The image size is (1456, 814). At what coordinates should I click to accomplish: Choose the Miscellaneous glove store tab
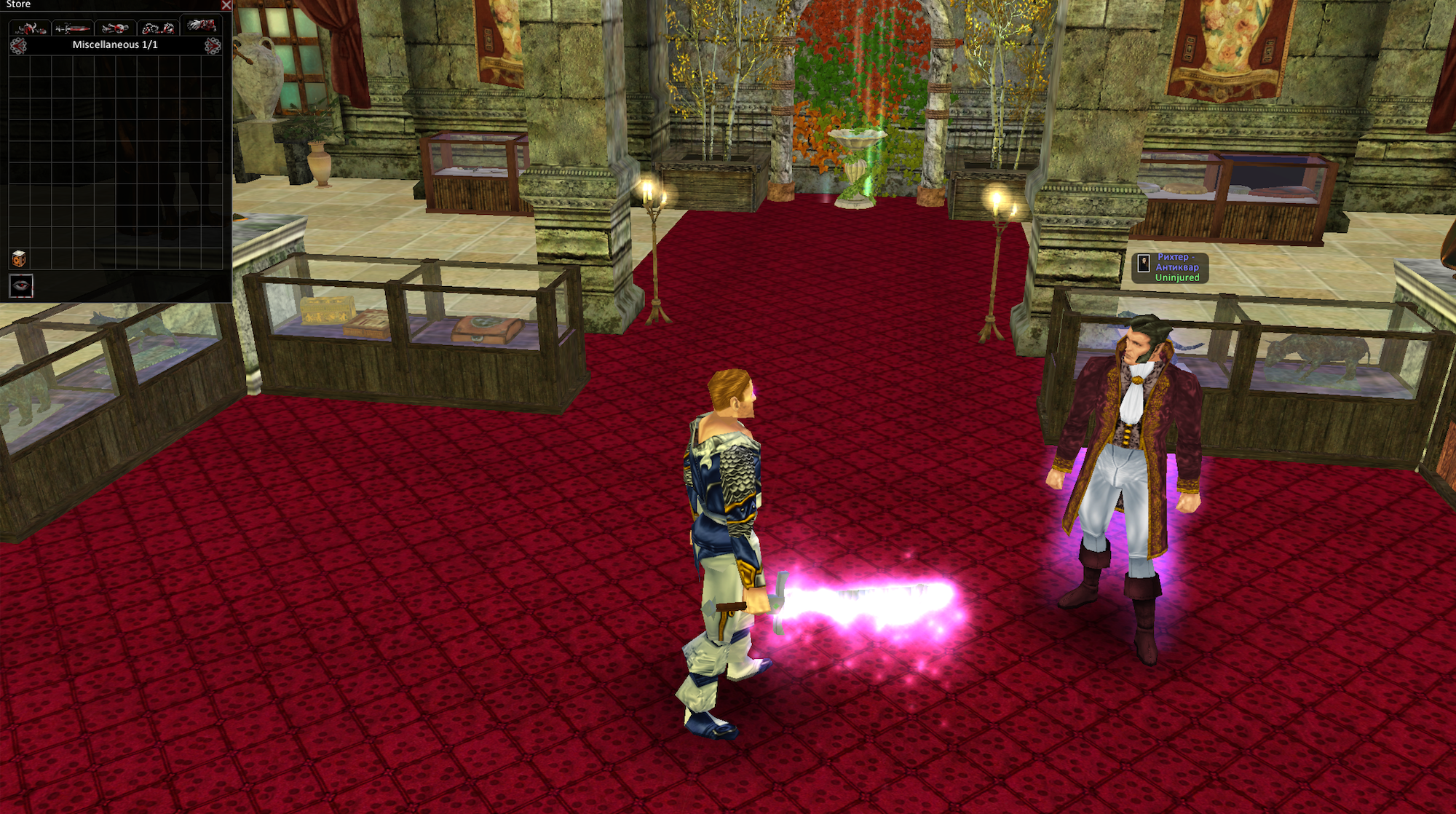(201, 26)
